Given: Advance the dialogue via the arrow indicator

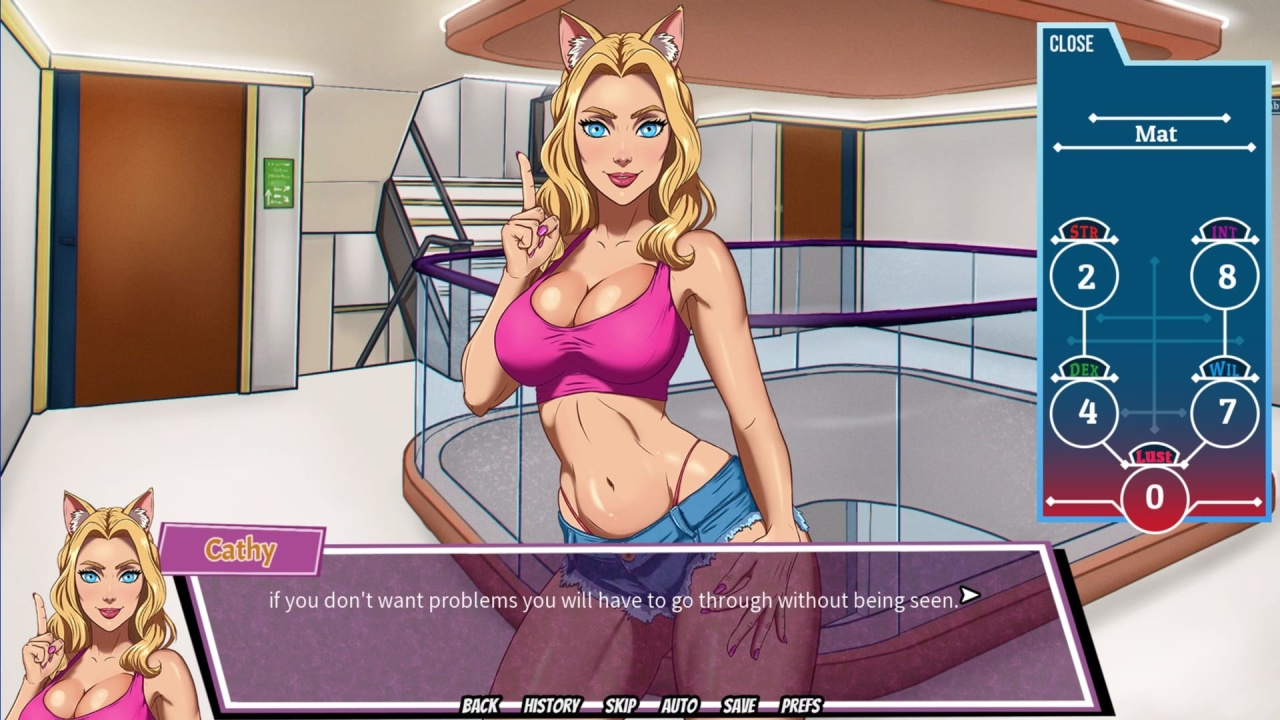Looking at the screenshot, I should (969, 596).
